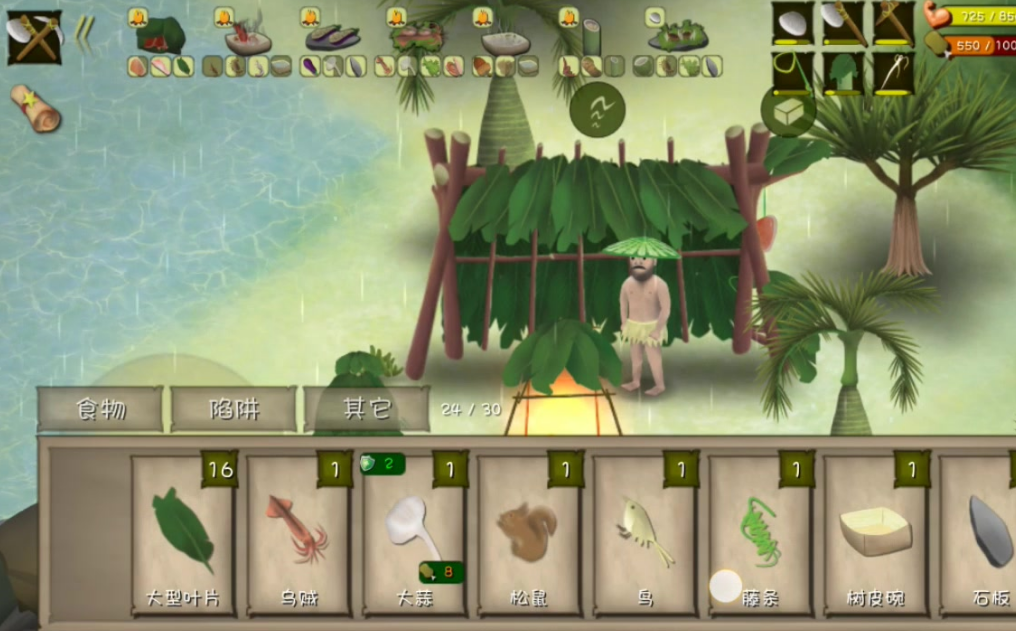Select the 树皮碗 bark bowl inventory slot

[875, 535]
